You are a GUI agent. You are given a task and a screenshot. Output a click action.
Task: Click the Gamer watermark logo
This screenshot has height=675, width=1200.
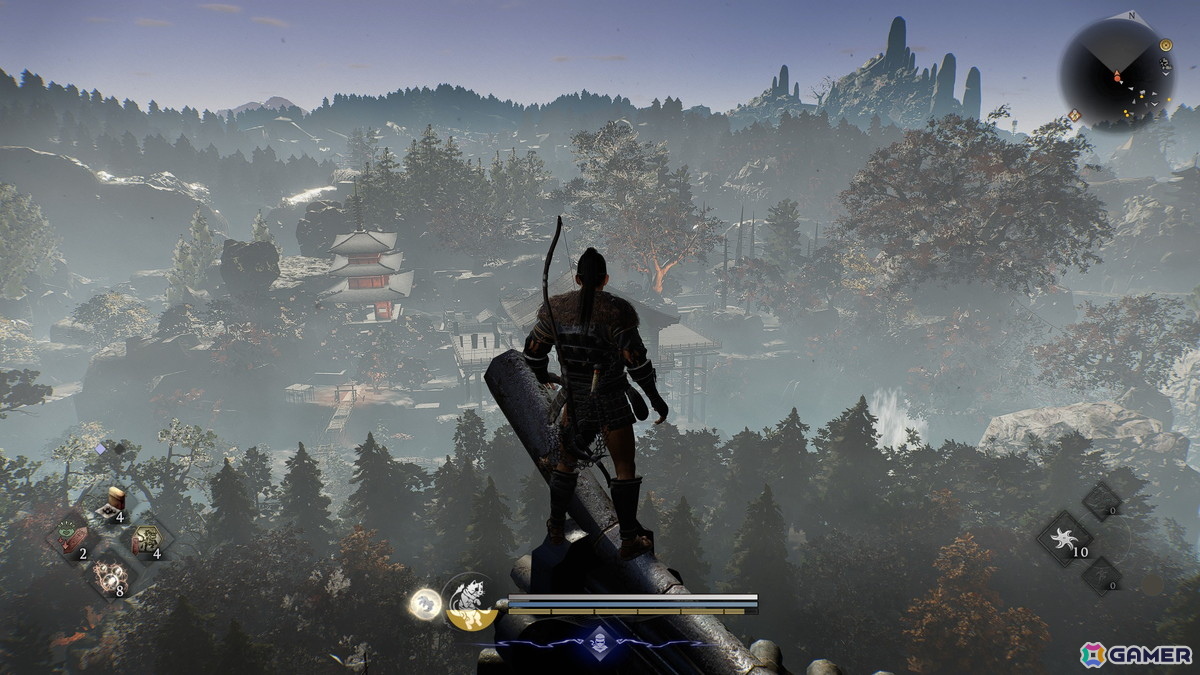[1135, 654]
